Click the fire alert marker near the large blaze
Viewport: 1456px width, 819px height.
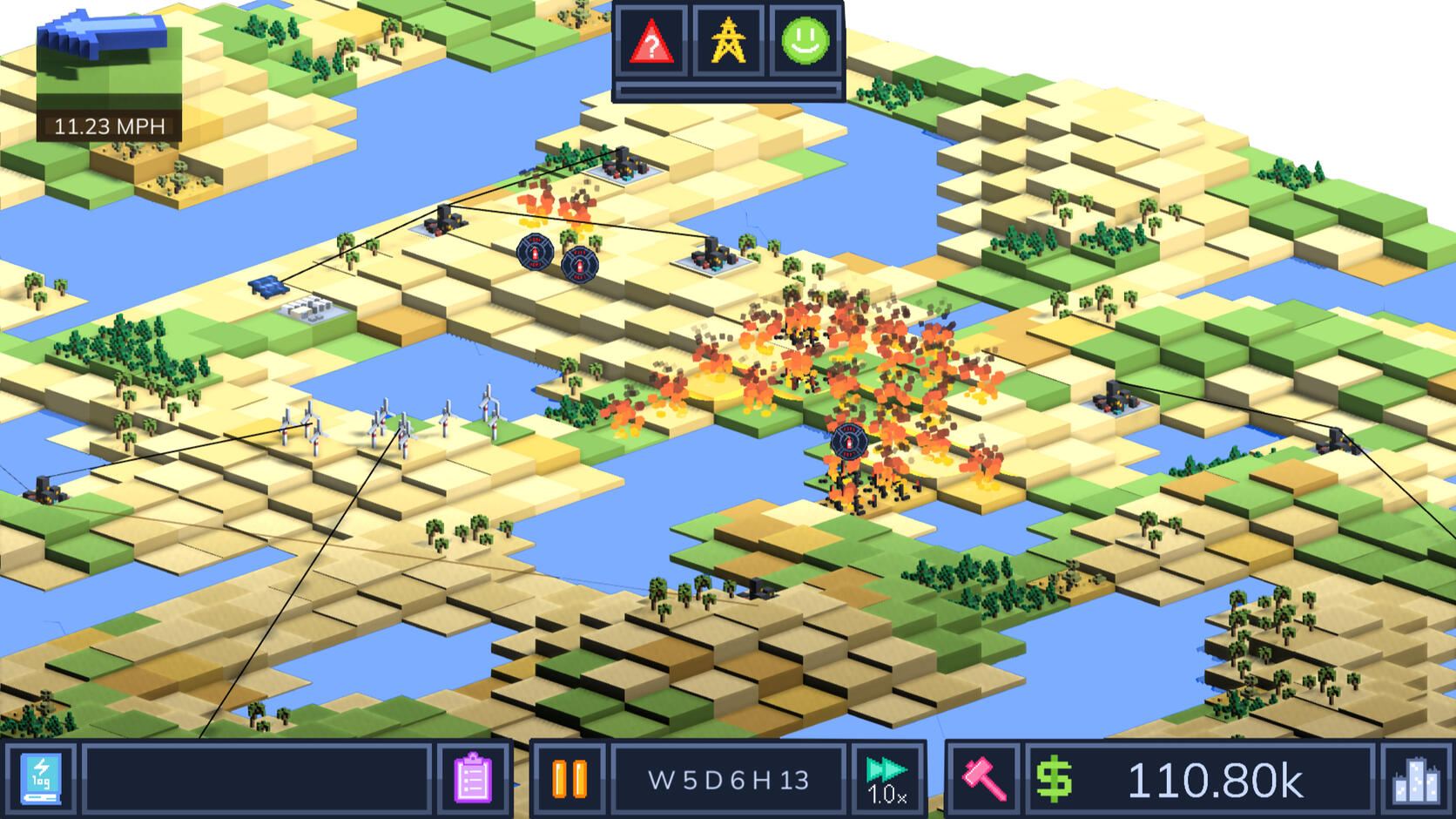click(x=848, y=442)
